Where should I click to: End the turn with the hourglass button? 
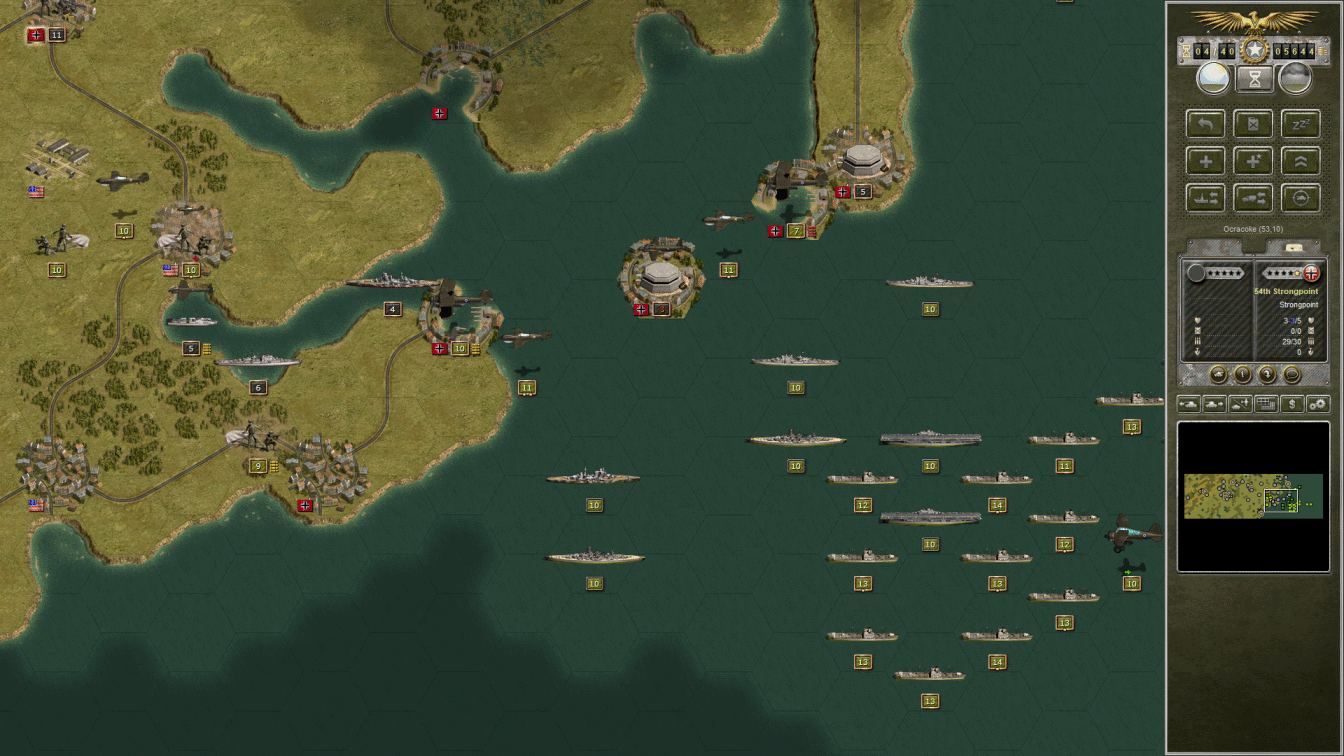pyautogui.click(x=1254, y=77)
